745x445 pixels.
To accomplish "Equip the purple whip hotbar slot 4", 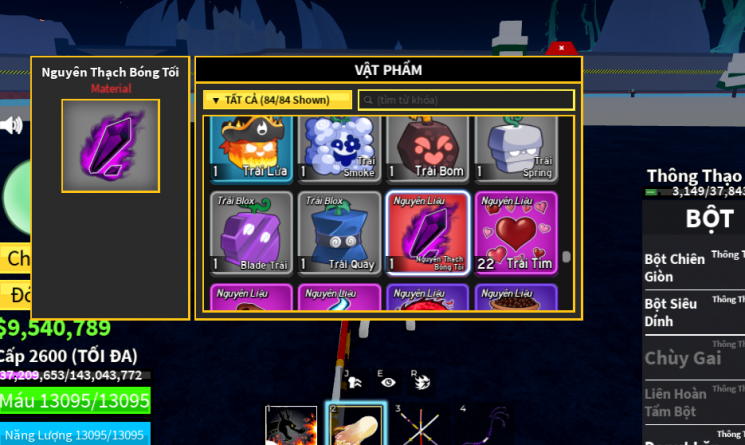I will (482, 426).
